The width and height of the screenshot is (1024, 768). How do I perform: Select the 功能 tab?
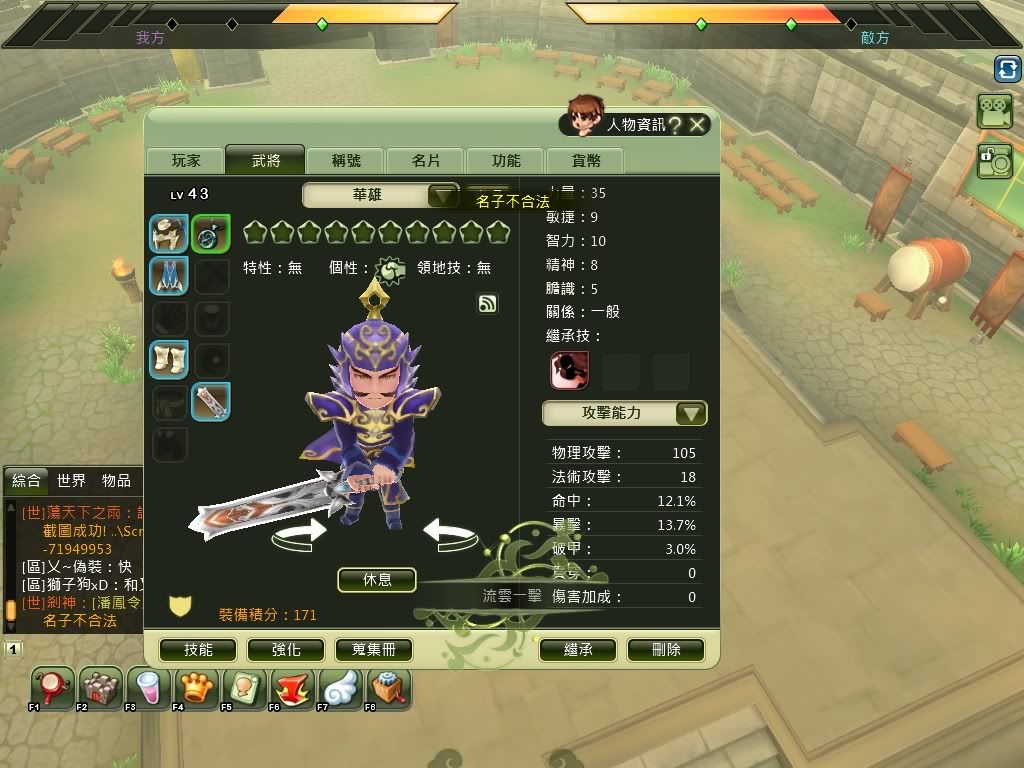[506, 160]
